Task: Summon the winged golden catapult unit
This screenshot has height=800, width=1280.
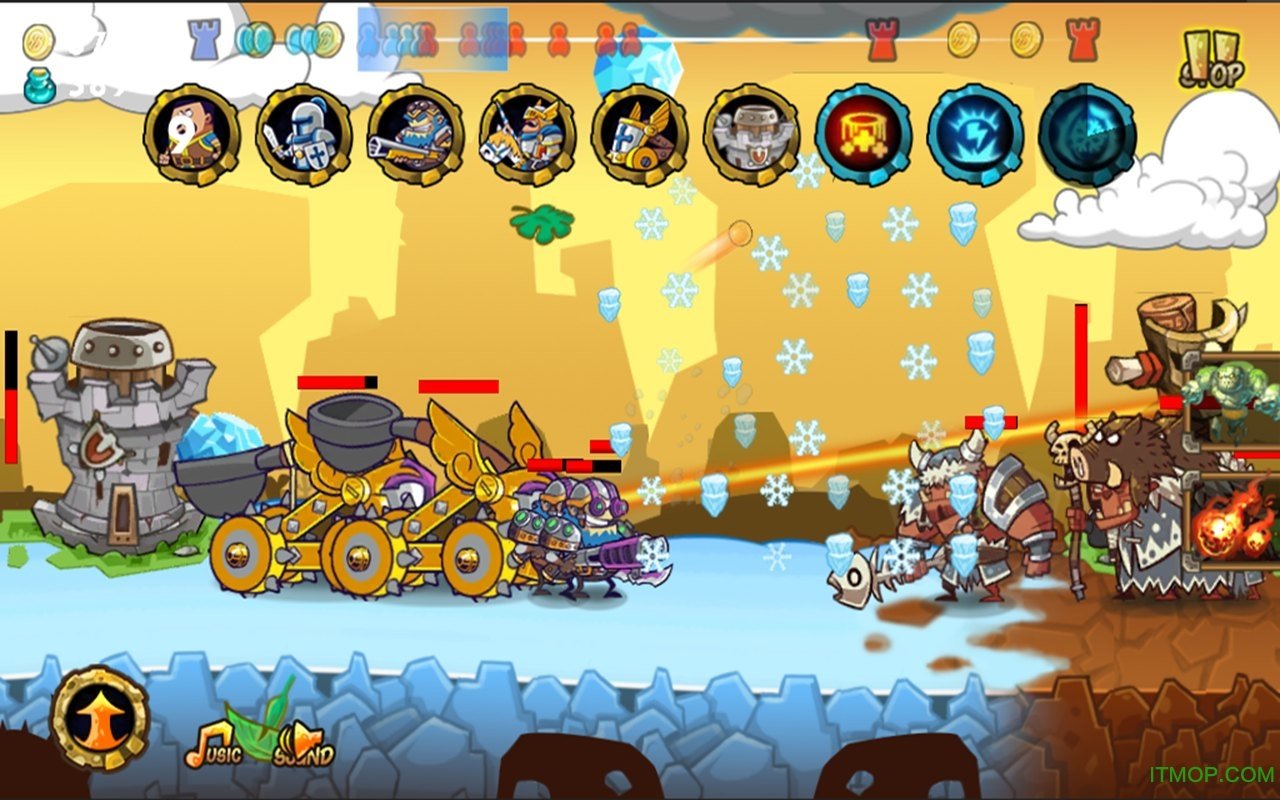Action: point(639,134)
